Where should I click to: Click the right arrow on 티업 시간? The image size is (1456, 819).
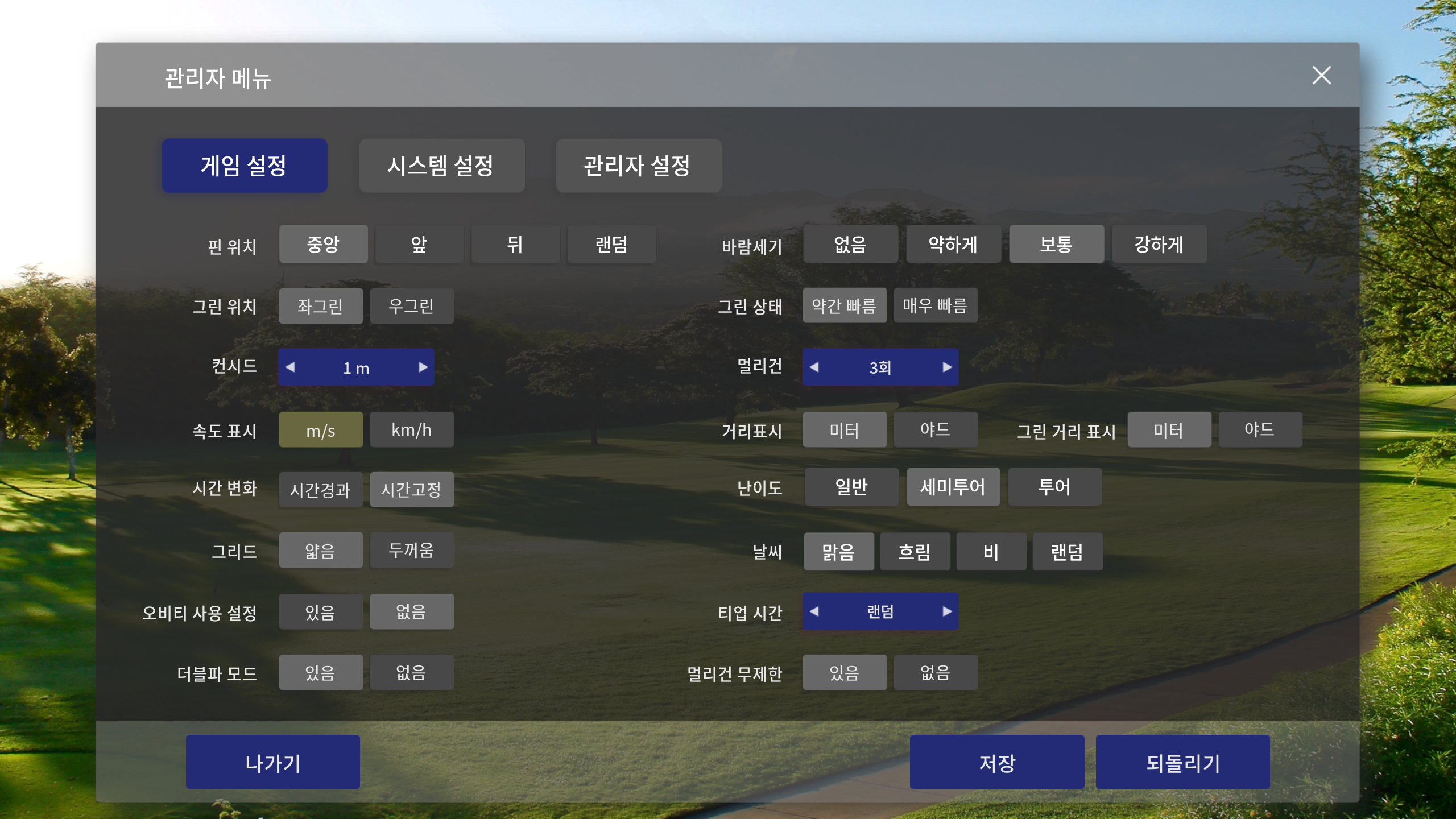[x=947, y=611]
